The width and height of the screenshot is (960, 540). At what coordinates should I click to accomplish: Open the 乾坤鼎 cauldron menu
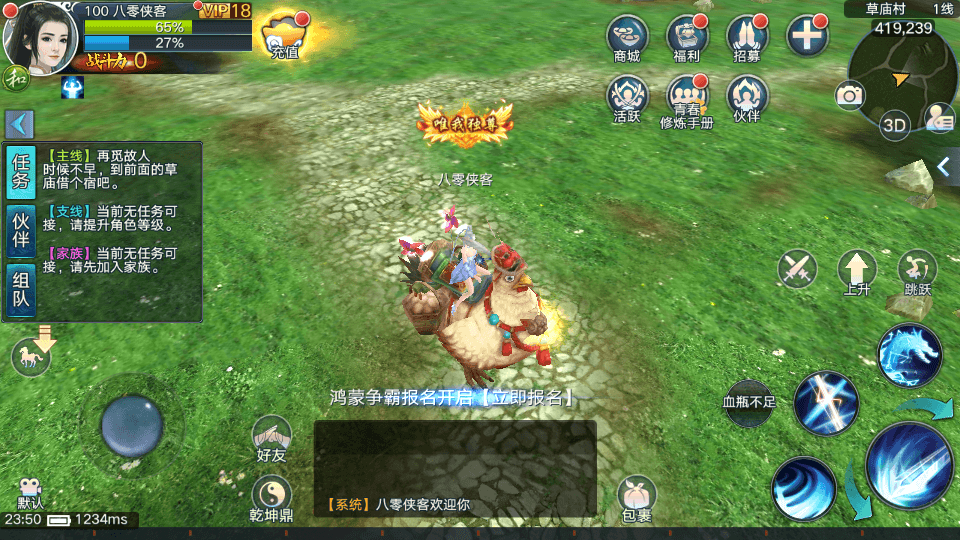[272, 497]
